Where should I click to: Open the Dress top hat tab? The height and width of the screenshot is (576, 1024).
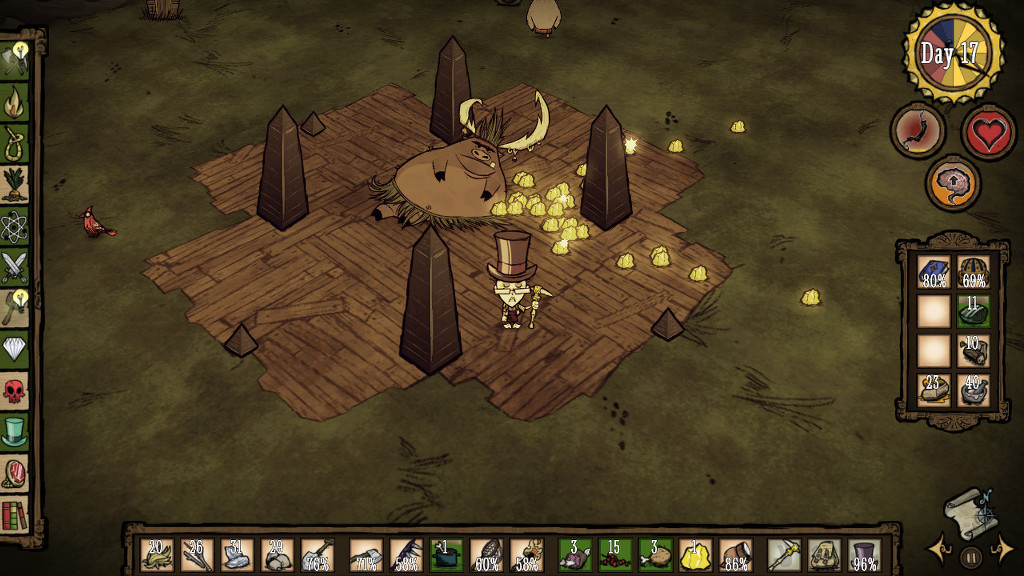[15, 432]
